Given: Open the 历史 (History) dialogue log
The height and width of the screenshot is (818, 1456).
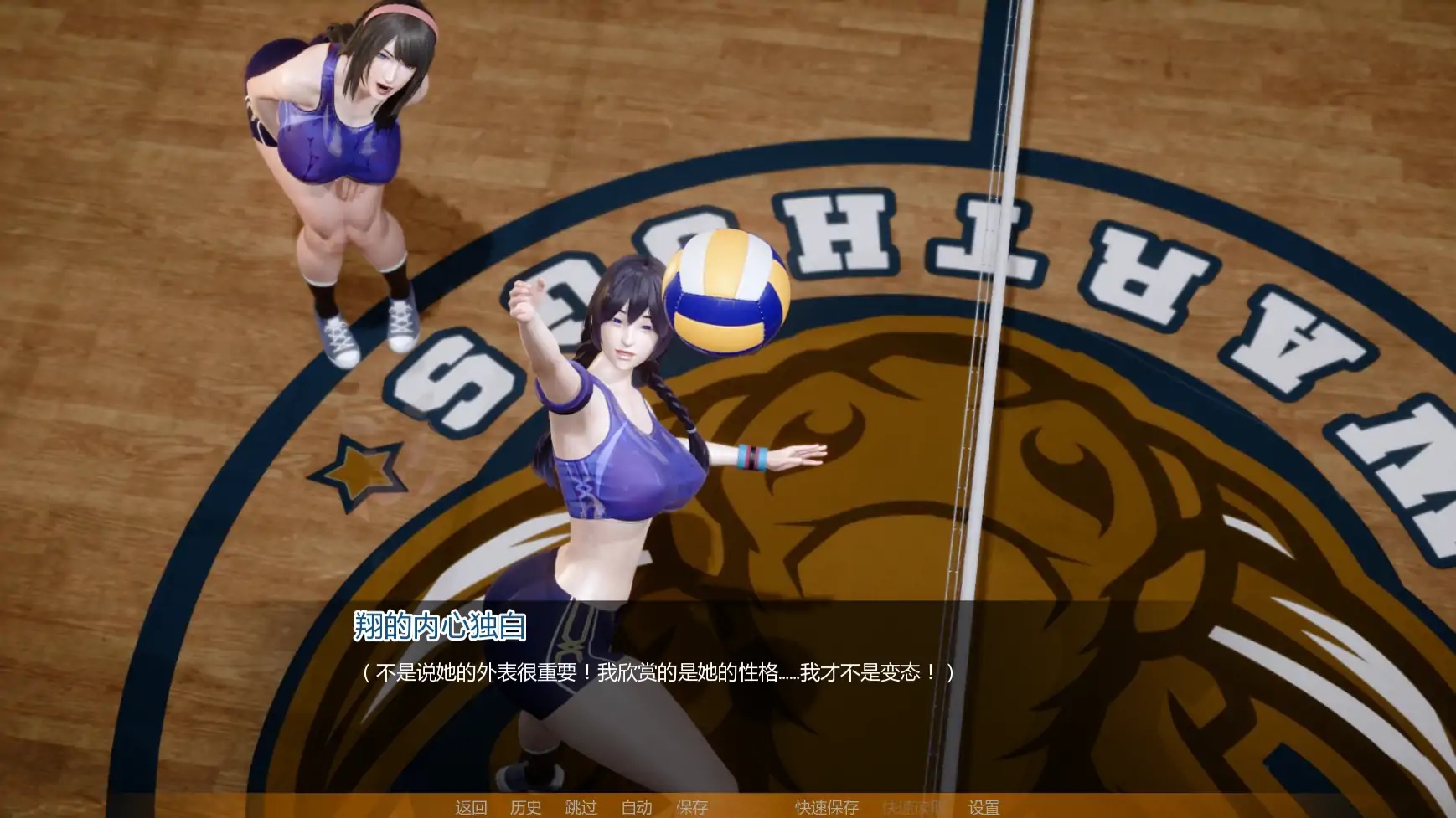Looking at the screenshot, I should [525, 808].
